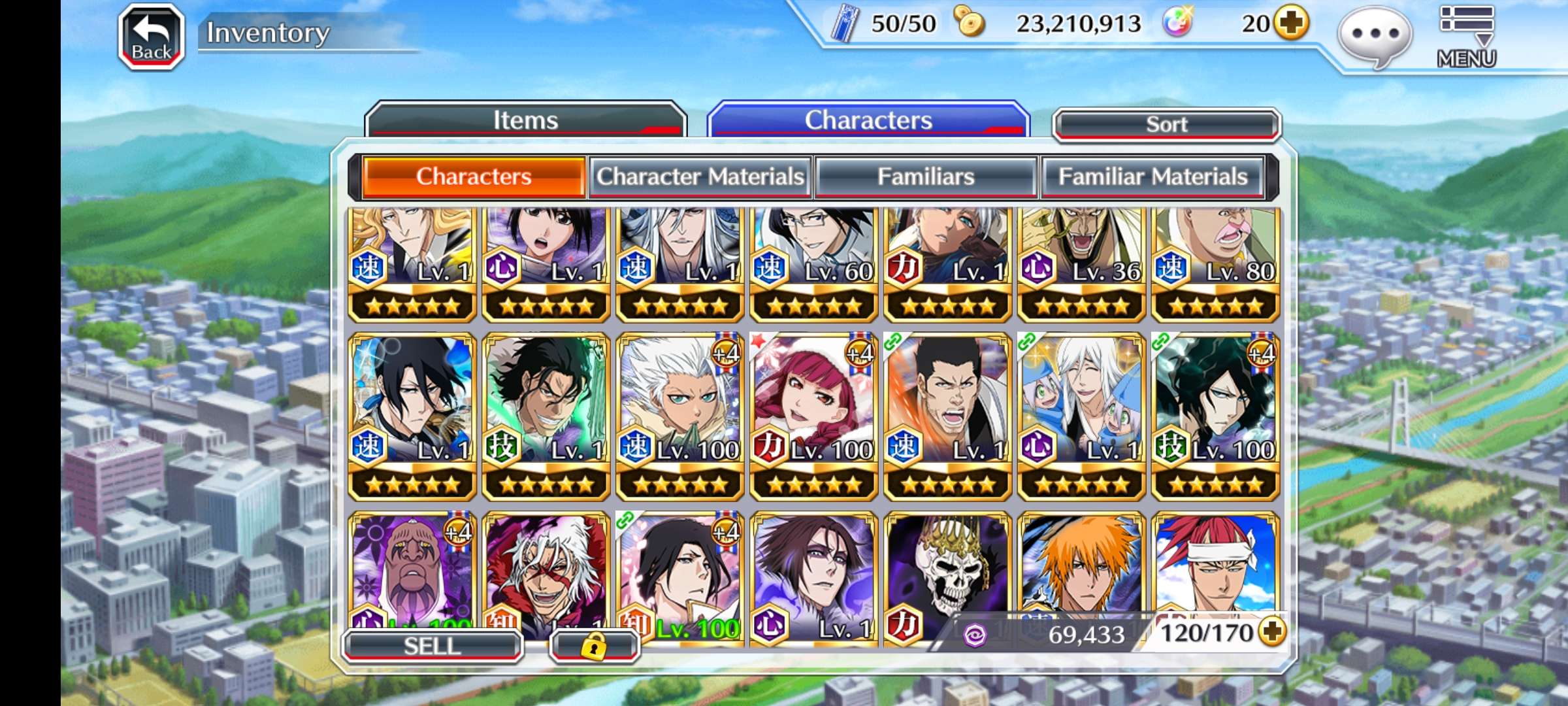Click the SELL button
Image resolution: width=1568 pixels, height=706 pixels.
tap(432, 646)
